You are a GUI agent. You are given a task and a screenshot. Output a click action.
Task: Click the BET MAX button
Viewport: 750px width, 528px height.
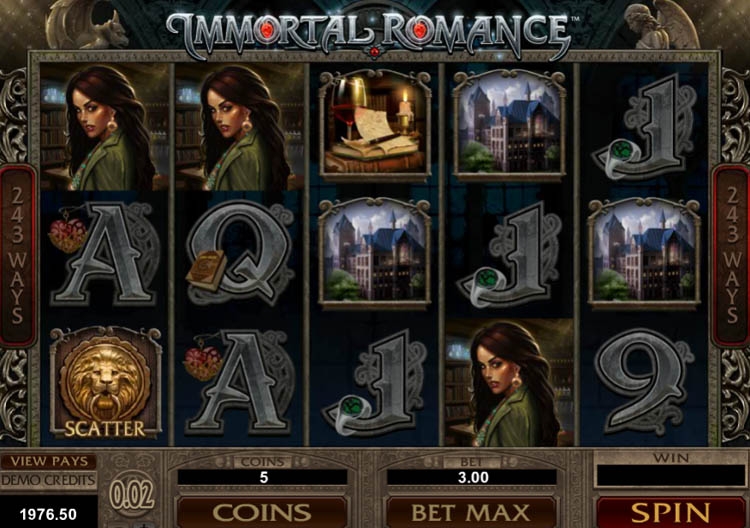tap(471, 512)
